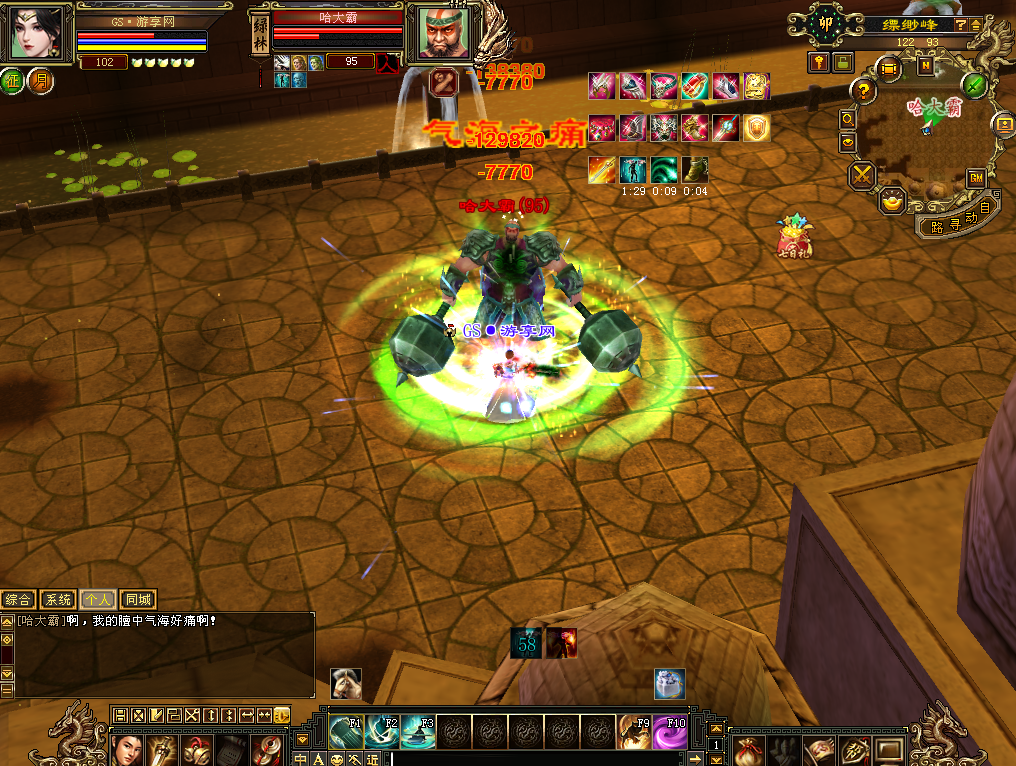Click the question mark help button on minimap

862,91
